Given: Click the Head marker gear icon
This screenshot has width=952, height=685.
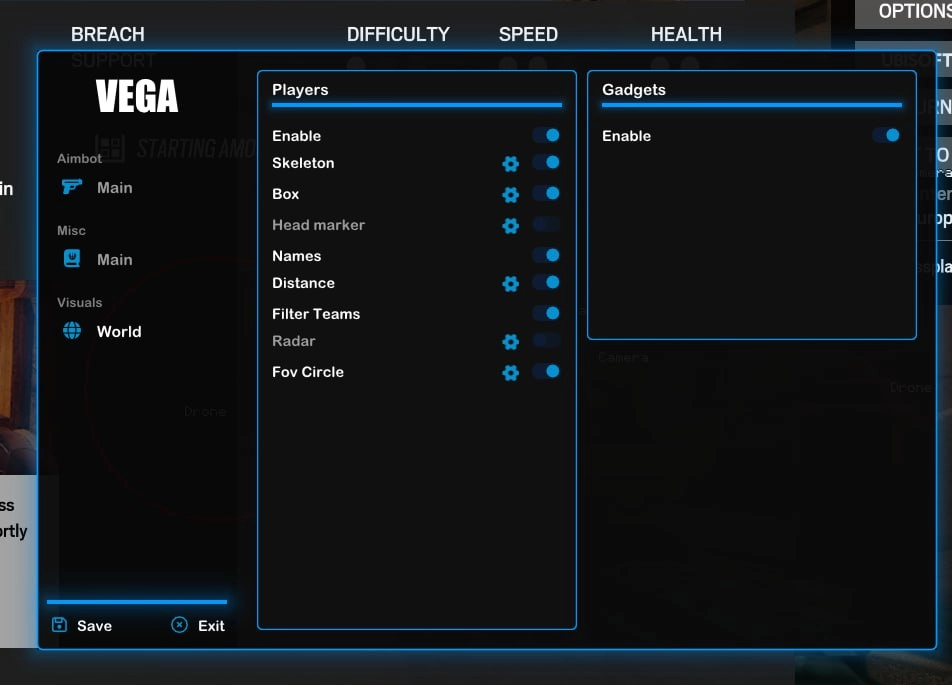Looking at the screenshot, I should click(511, 226).
